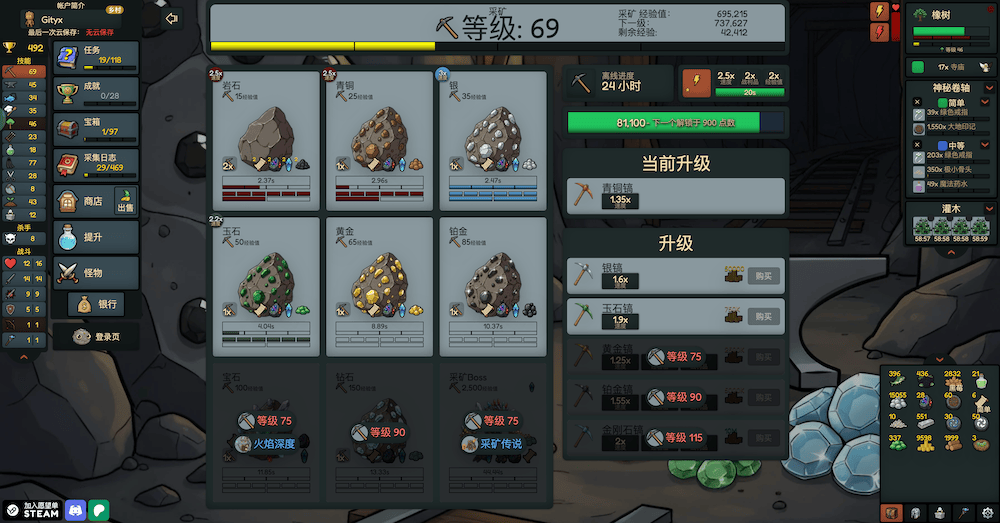Select the 铂金 platinum ore tile
The height and width of the screenshot is (523, 1000).
(492, 286)
